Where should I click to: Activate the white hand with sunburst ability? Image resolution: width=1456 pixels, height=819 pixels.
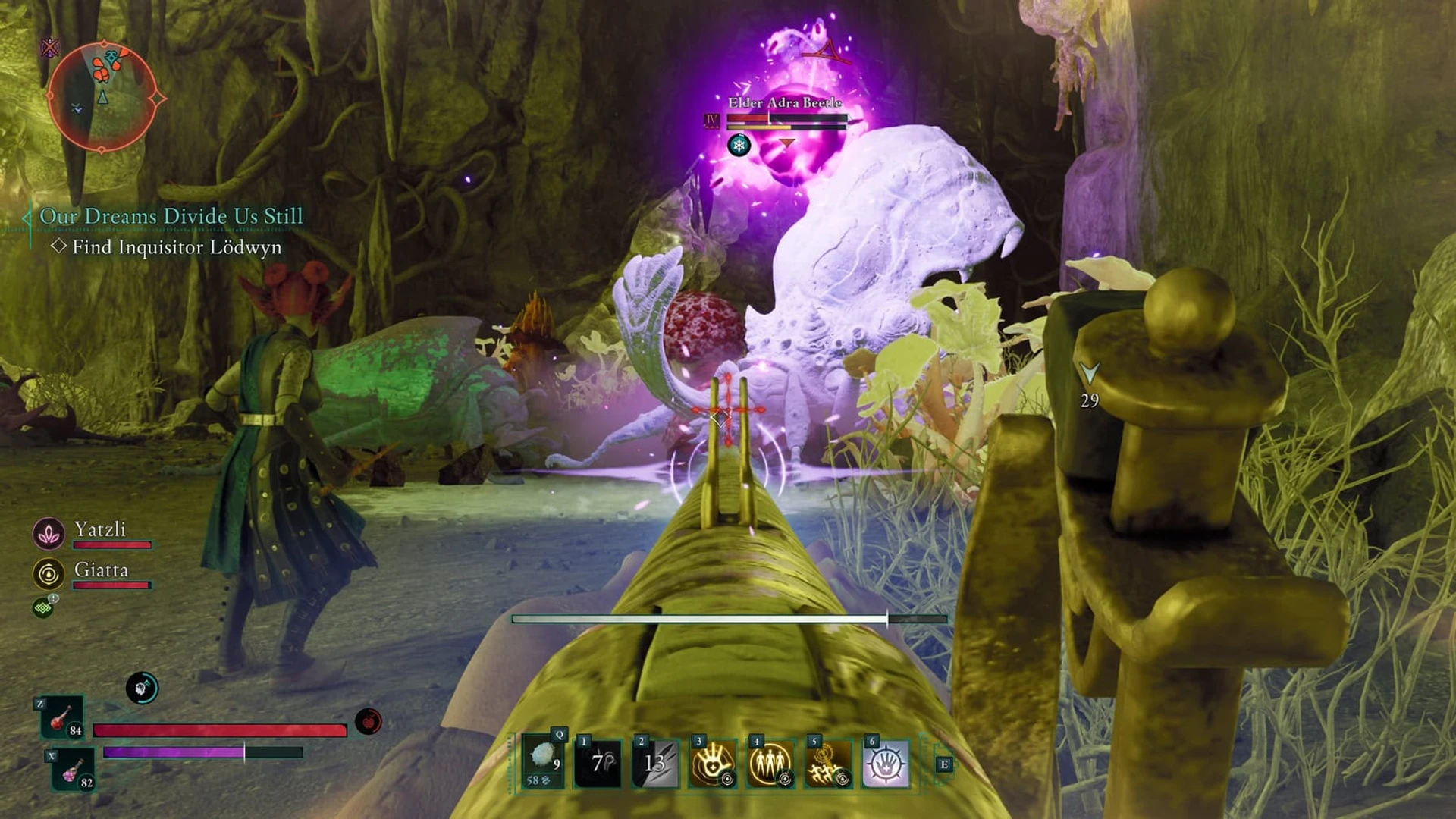point(885,763)
